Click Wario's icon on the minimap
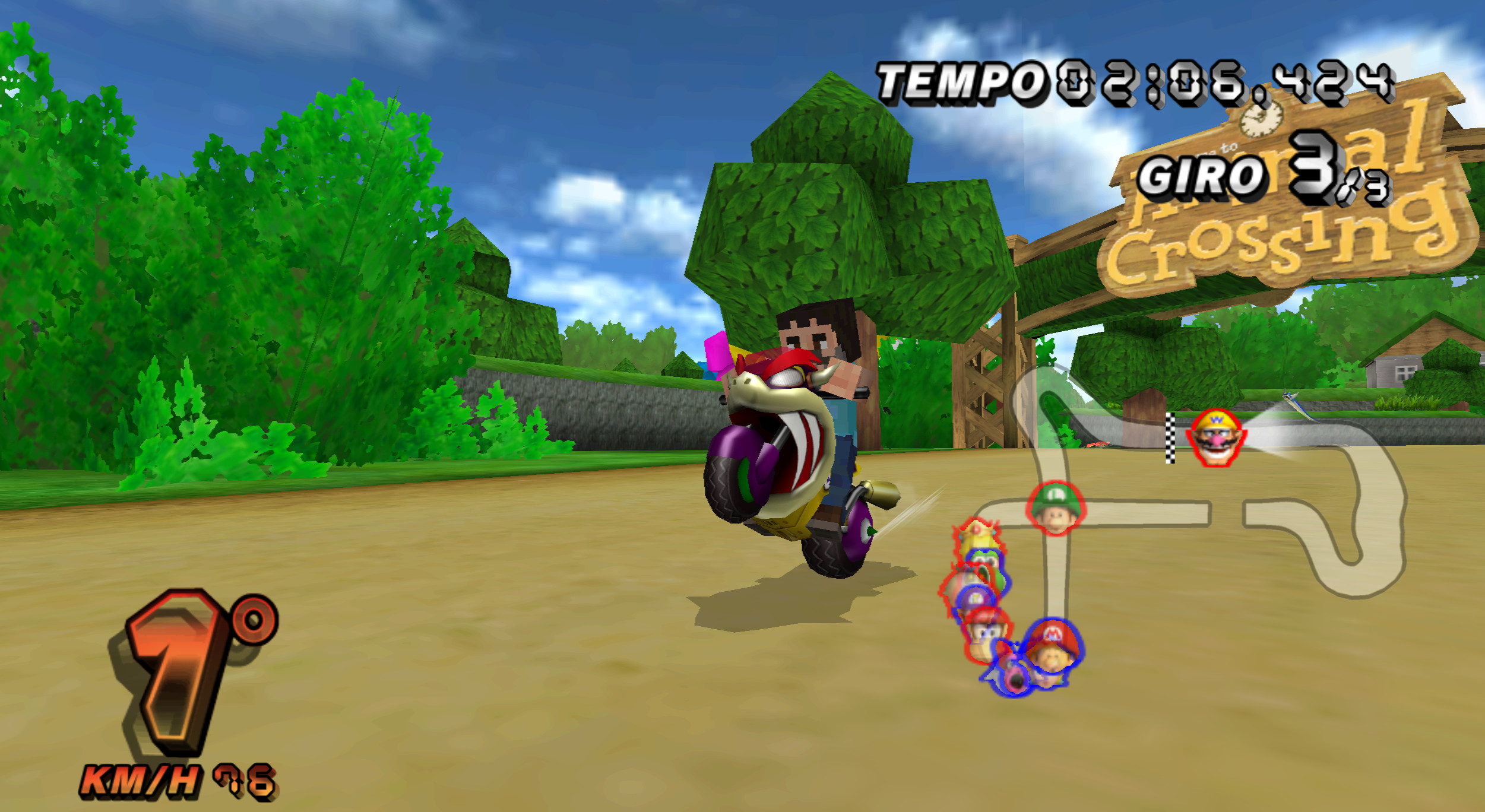Screen dimensions: 1485x812 (1215, 437)
